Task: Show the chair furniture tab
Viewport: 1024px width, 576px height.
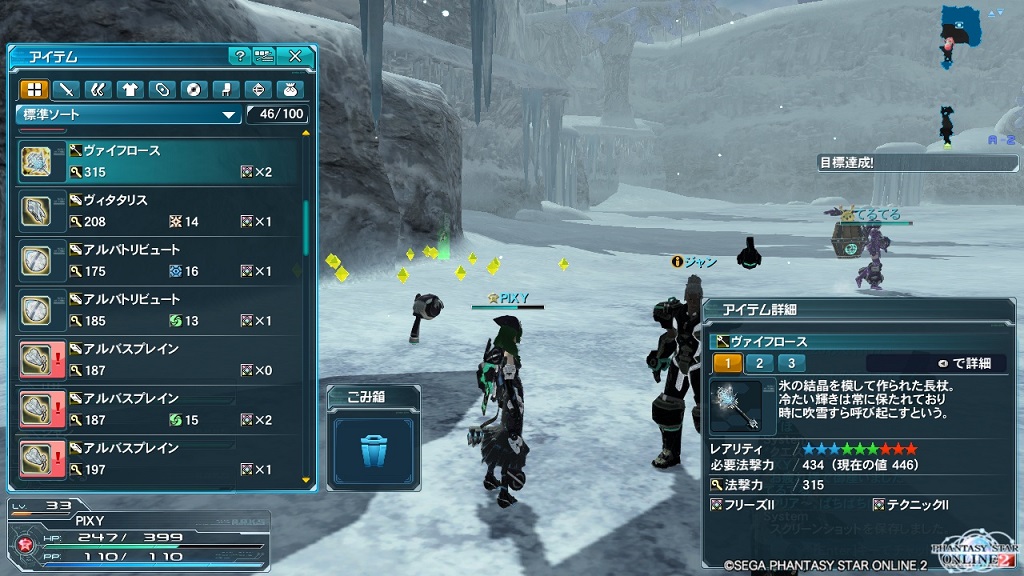Action: pyautogui.click(x=225, y=90)
